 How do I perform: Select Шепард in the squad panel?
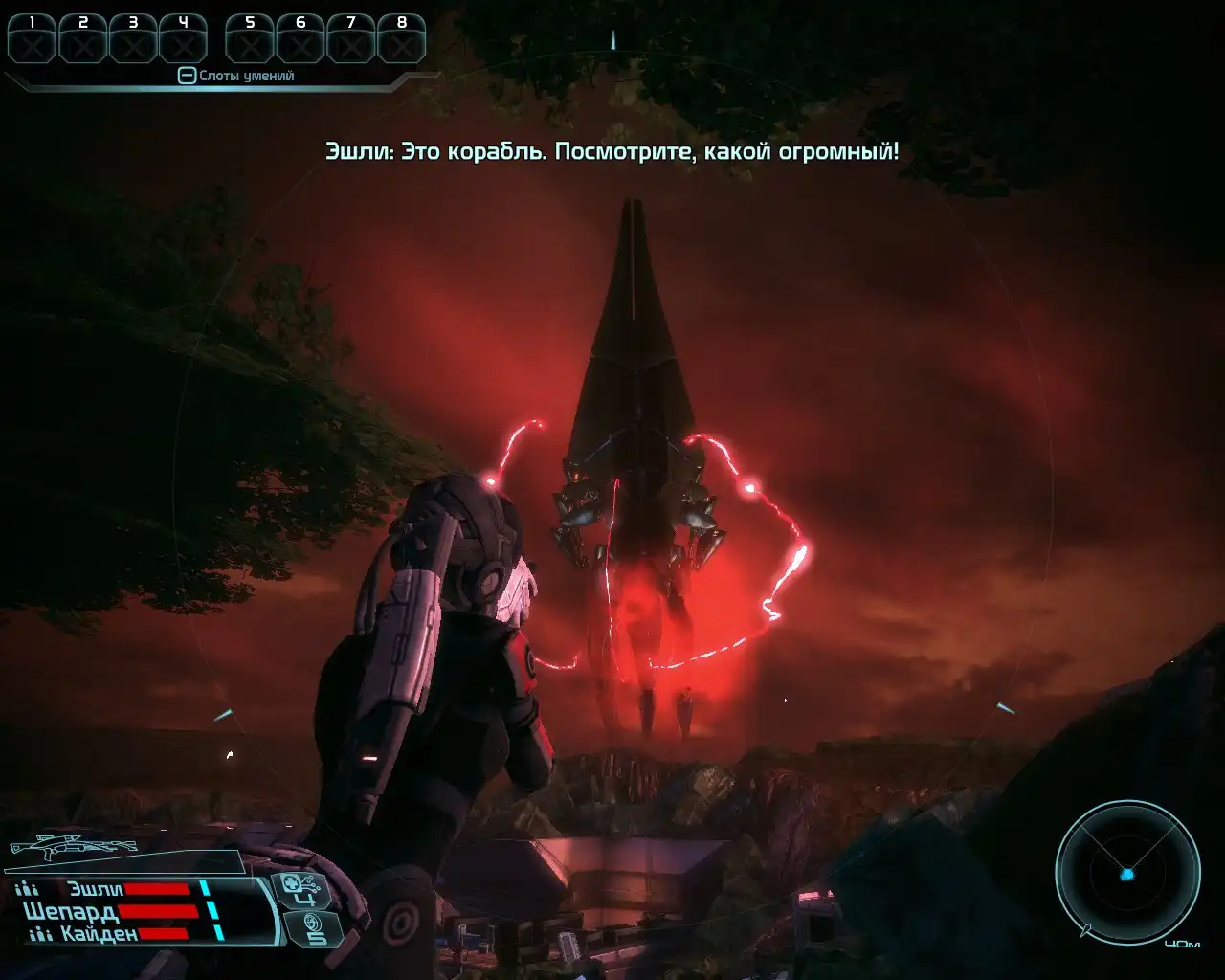pyautogui.click(x=71, y=911)
